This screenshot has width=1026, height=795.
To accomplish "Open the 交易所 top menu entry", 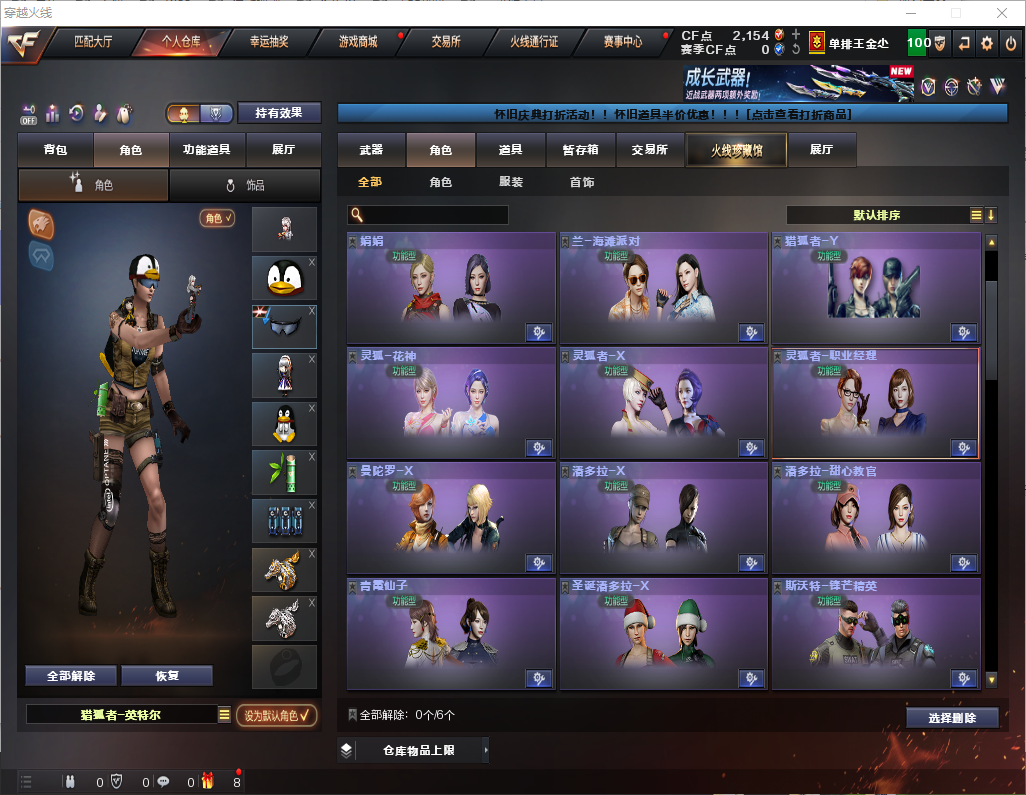I will (x=446, y=42).
